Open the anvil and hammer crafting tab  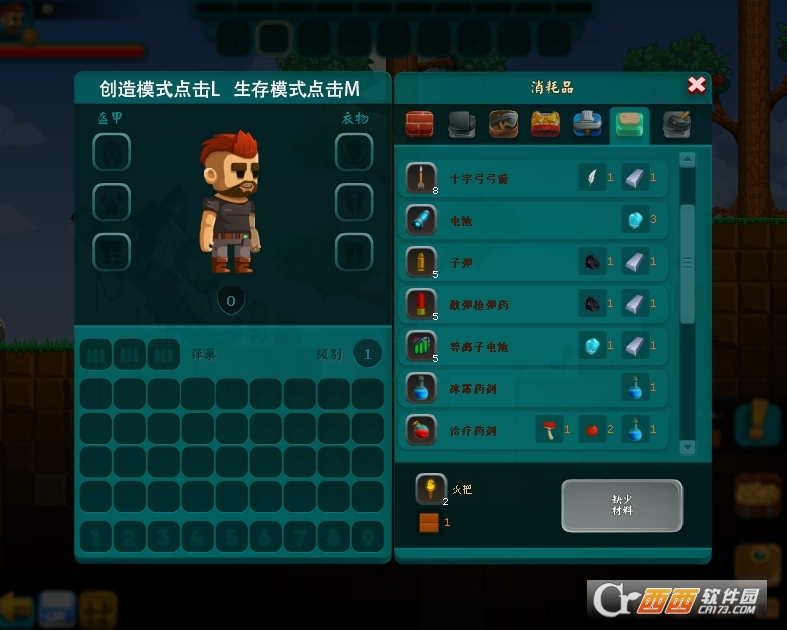pos(676,124)
